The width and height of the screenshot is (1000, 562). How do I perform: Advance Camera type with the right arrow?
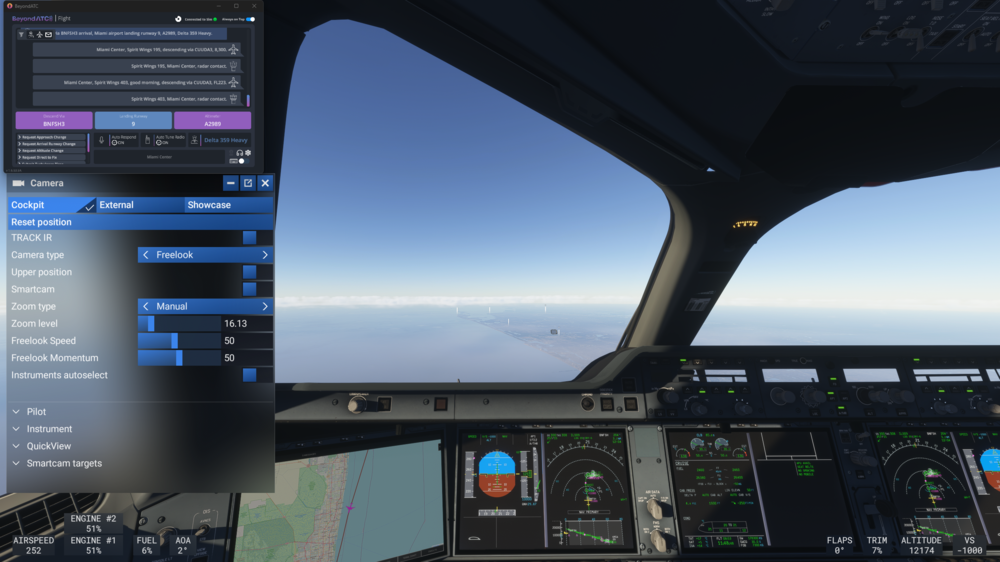click(265, 255)
